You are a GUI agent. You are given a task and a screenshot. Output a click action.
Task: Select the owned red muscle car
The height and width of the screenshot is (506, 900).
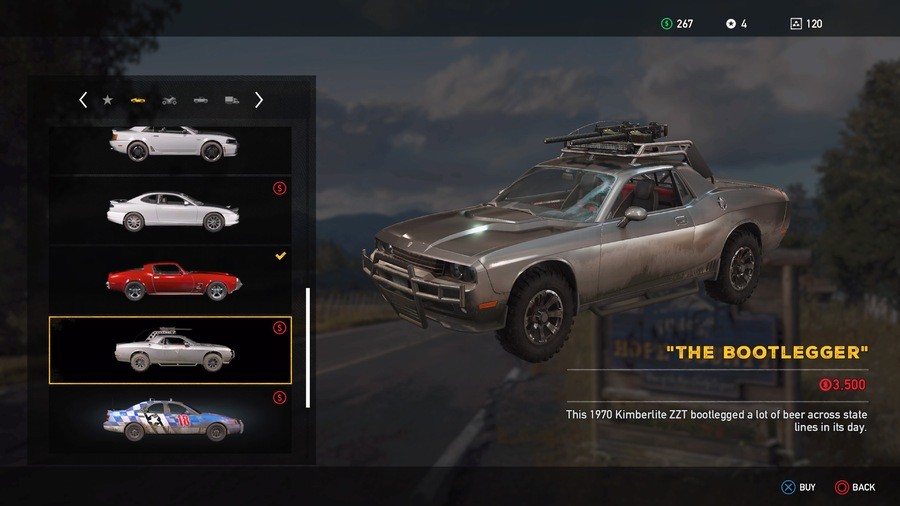click(172, 279)
